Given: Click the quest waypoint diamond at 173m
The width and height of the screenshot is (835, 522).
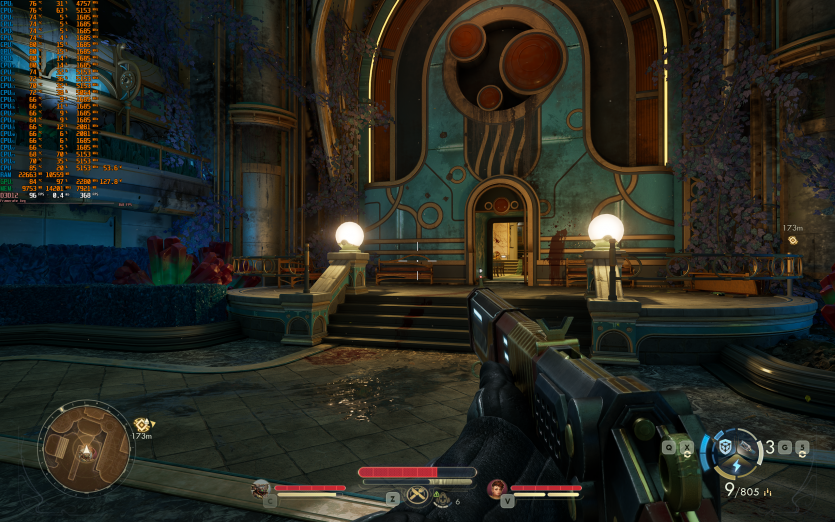Looking at the screenshot, I should coord(793,240).
